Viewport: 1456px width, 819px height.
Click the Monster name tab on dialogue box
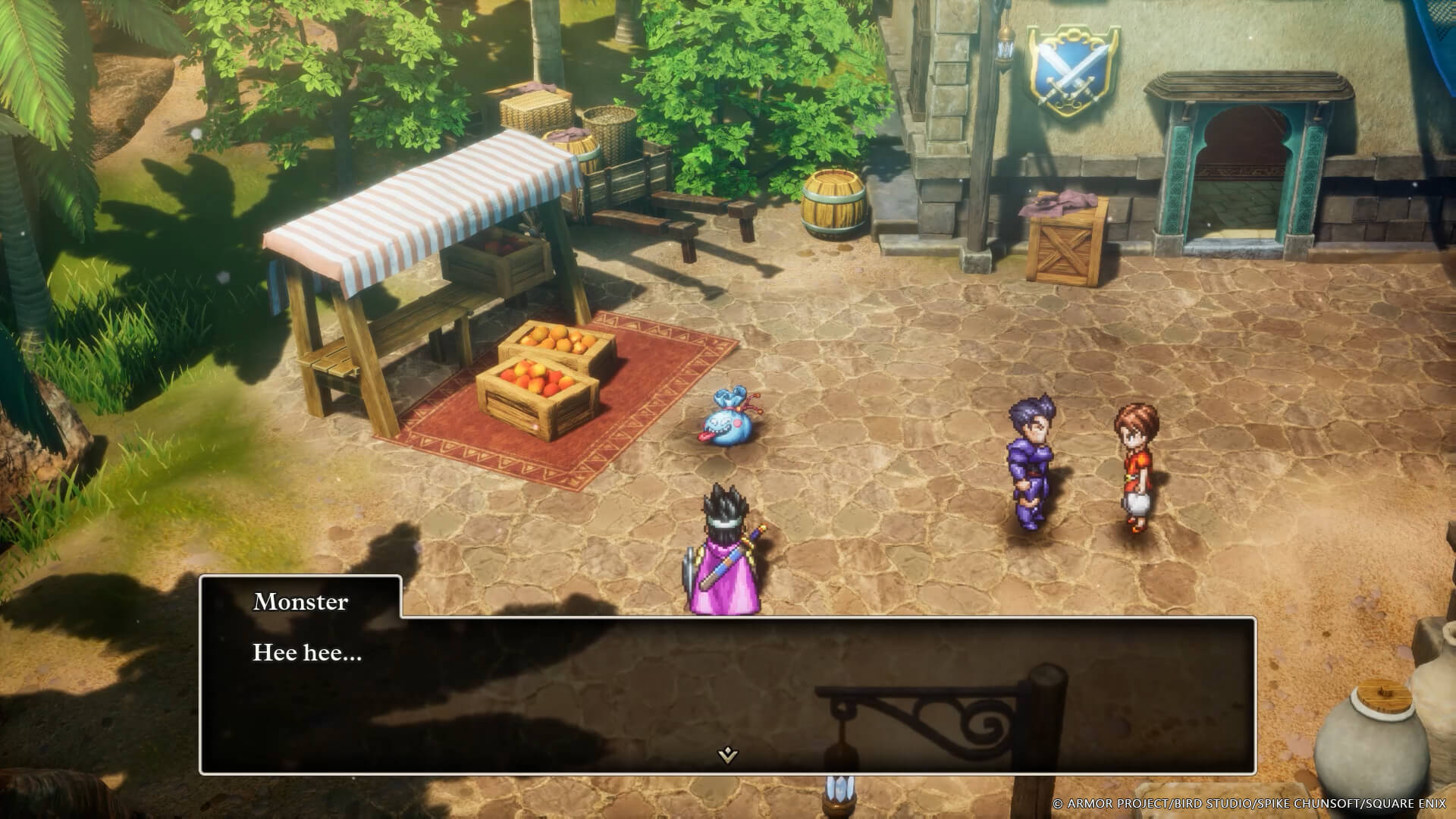coord(300,603)
